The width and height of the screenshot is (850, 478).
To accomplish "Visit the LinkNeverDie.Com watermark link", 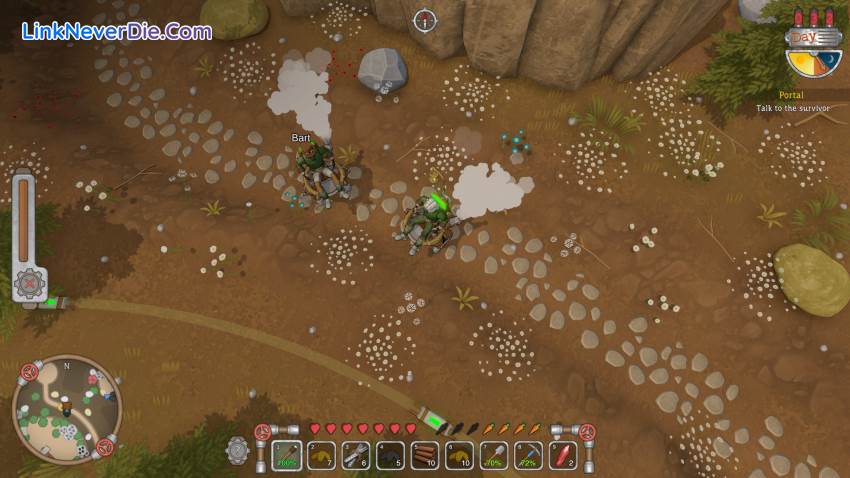I will tap(117, 31).
